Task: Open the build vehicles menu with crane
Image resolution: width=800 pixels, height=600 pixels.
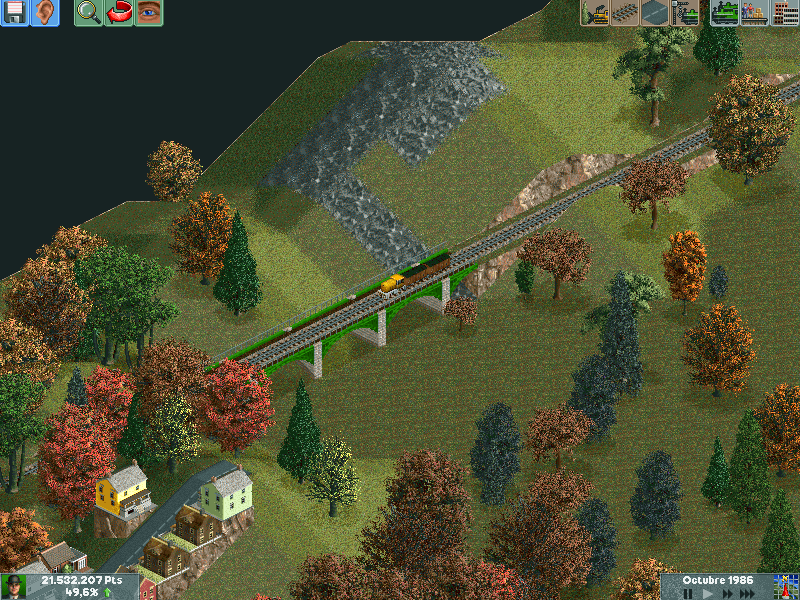Action: pos(686,13)
